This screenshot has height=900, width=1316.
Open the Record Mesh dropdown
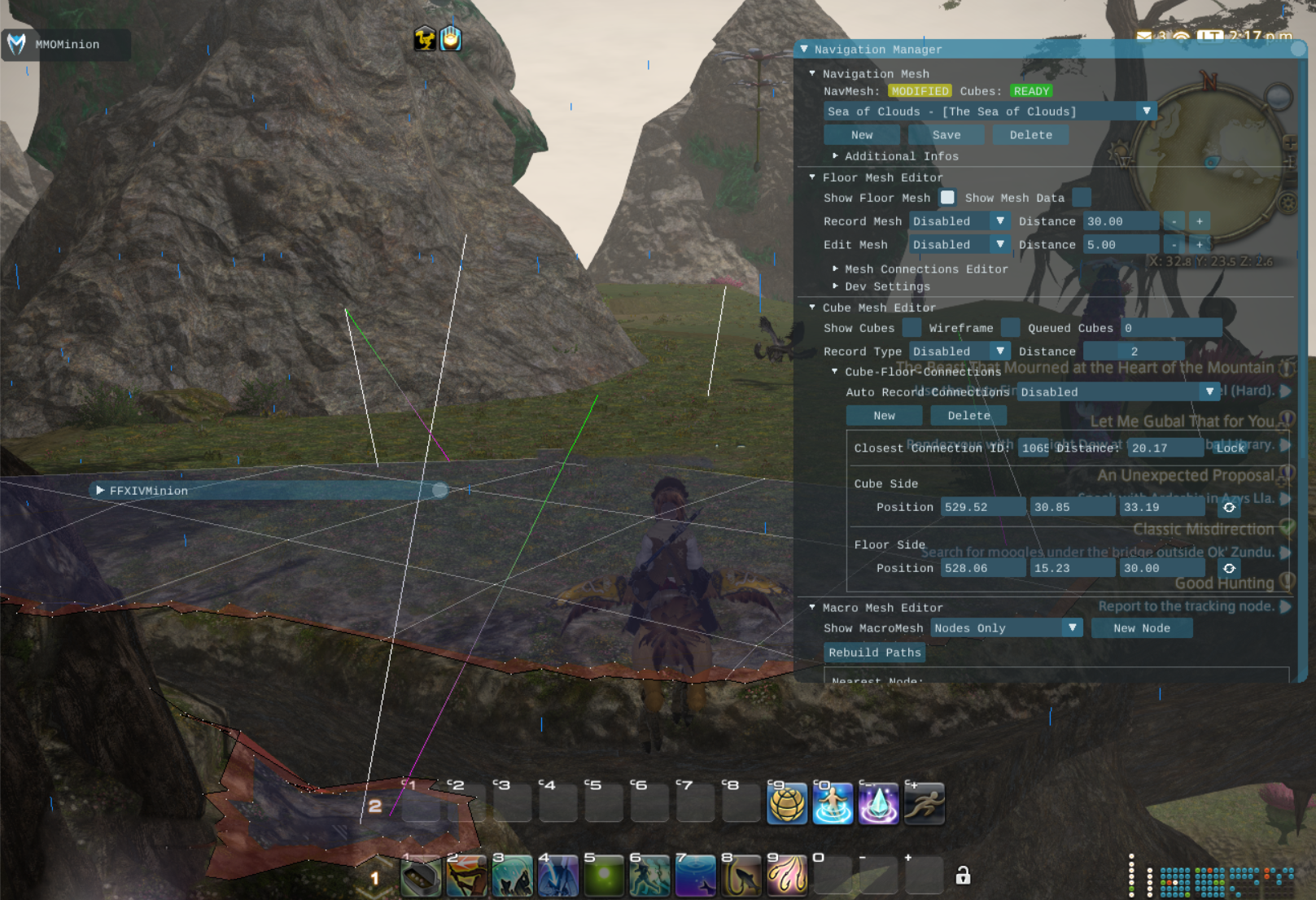coord(999,221)
